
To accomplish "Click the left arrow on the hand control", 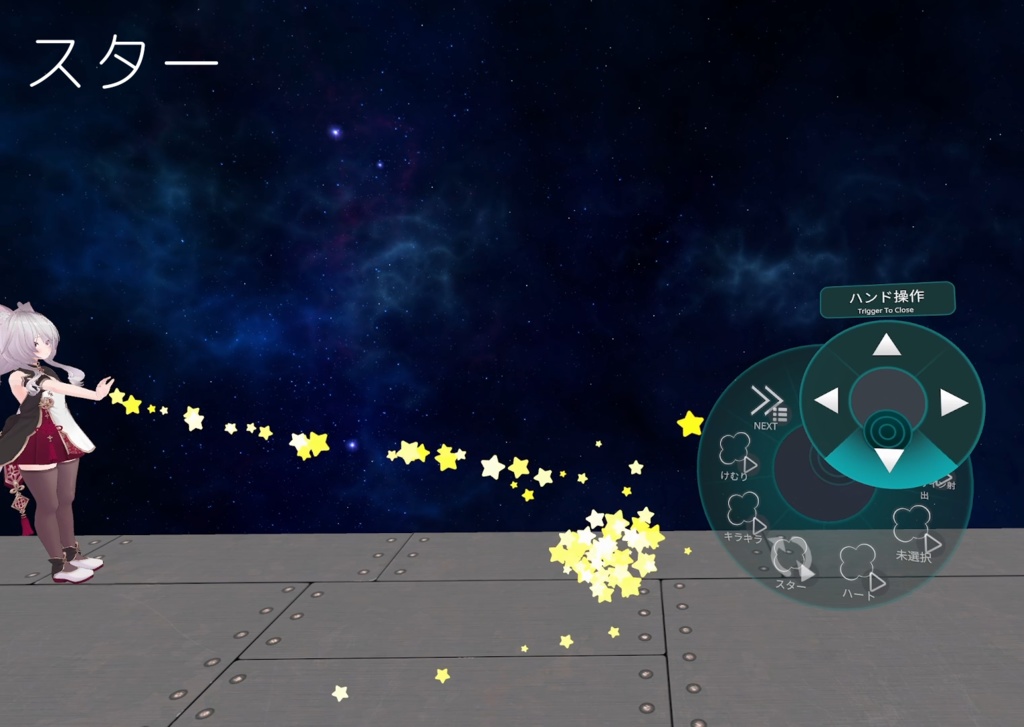I will coord(826,402).
